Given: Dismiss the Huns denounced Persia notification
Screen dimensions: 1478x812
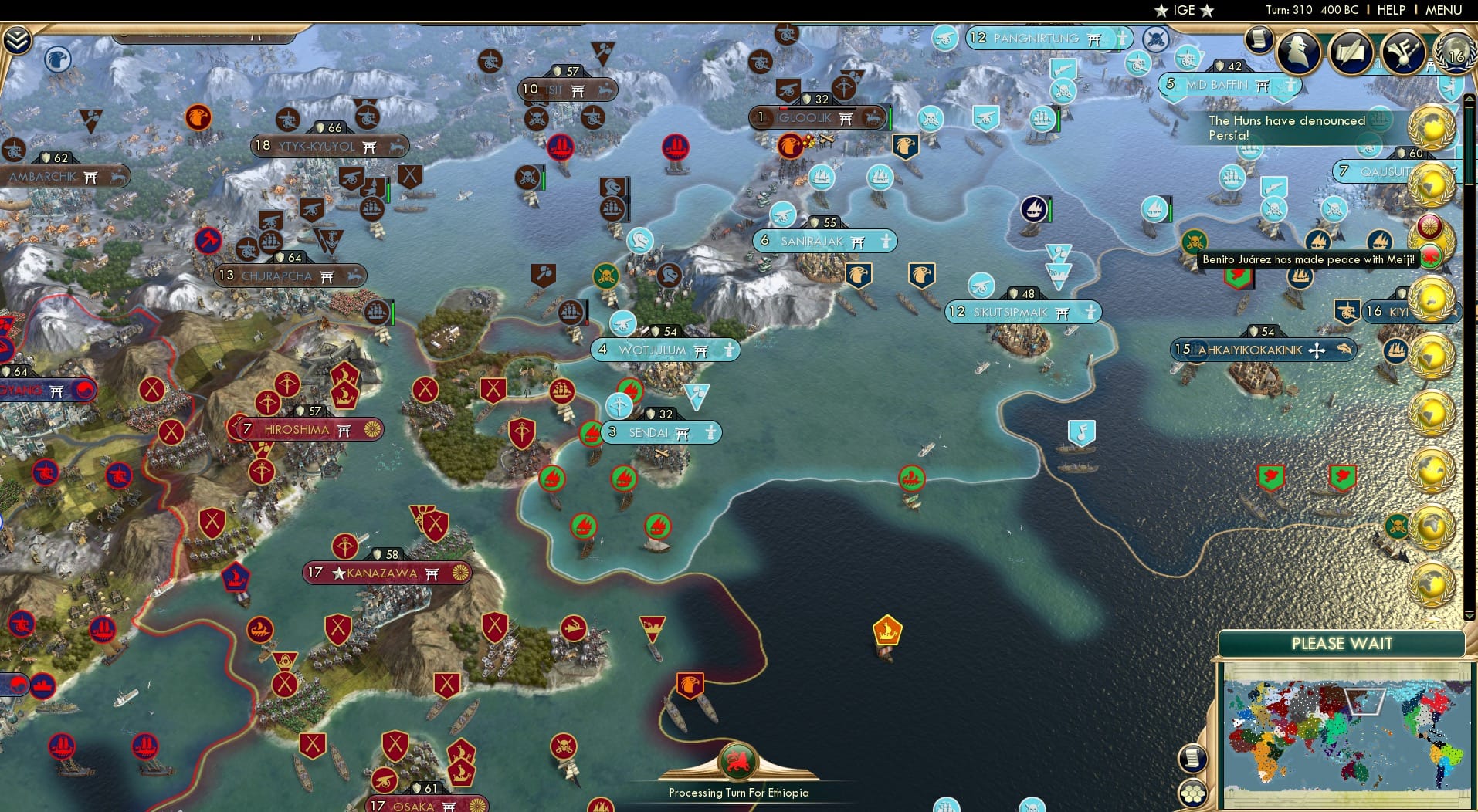Looking at the screenshot, I should [x=1288, y=128].
